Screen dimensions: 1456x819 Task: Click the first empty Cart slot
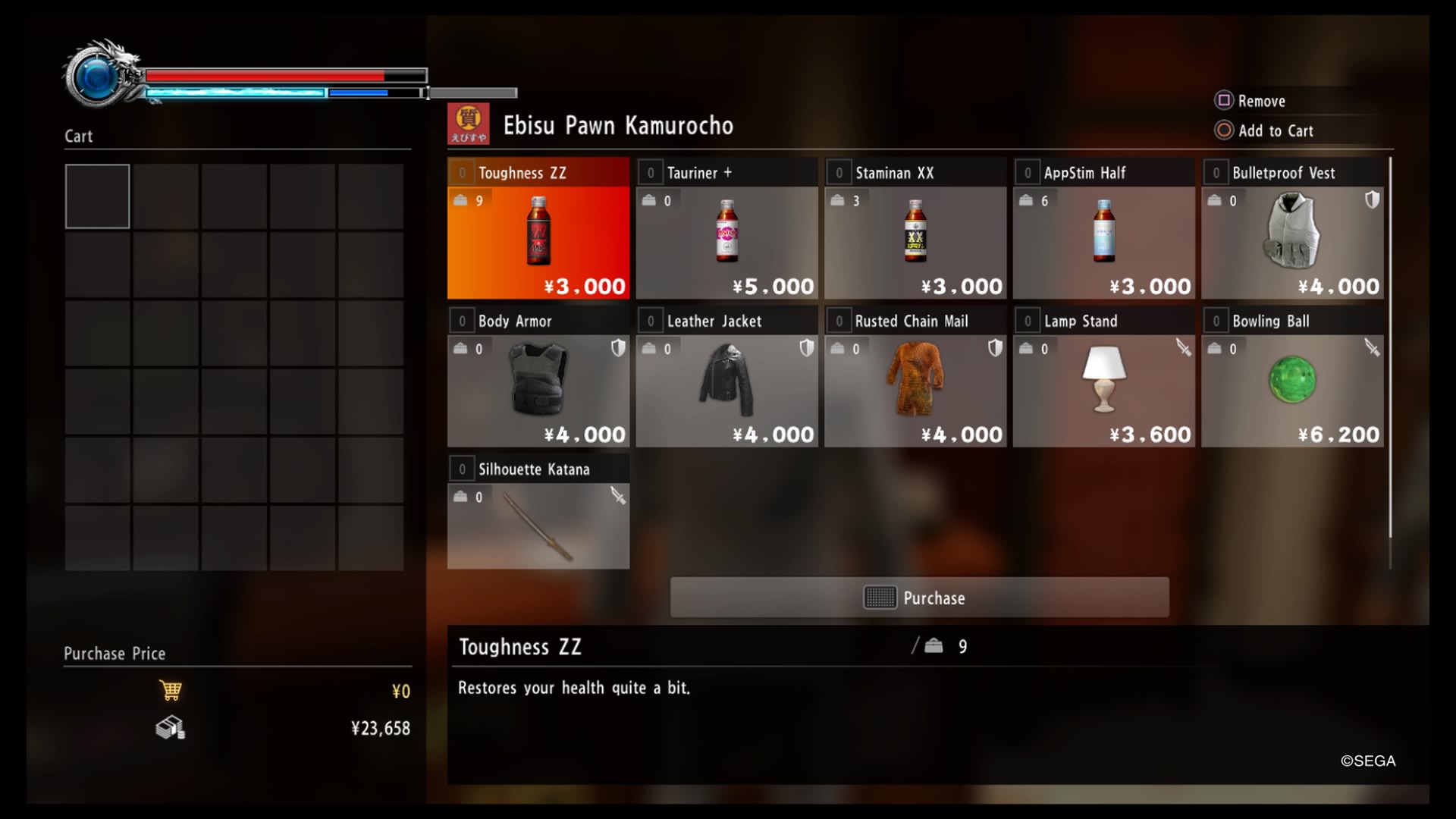[97, 196]
